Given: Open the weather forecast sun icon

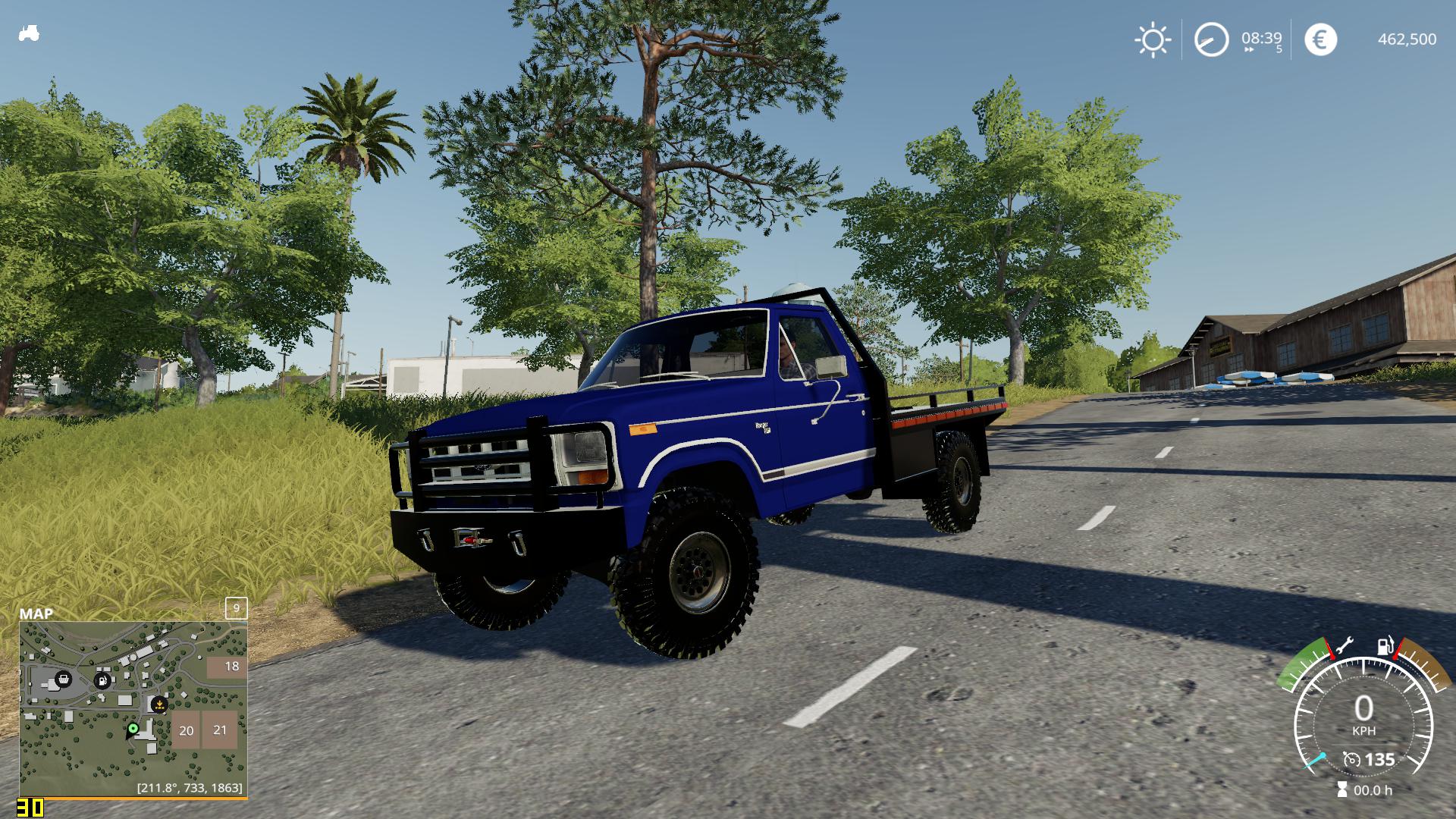Looking at the screenshot, I should [1152, 39].
